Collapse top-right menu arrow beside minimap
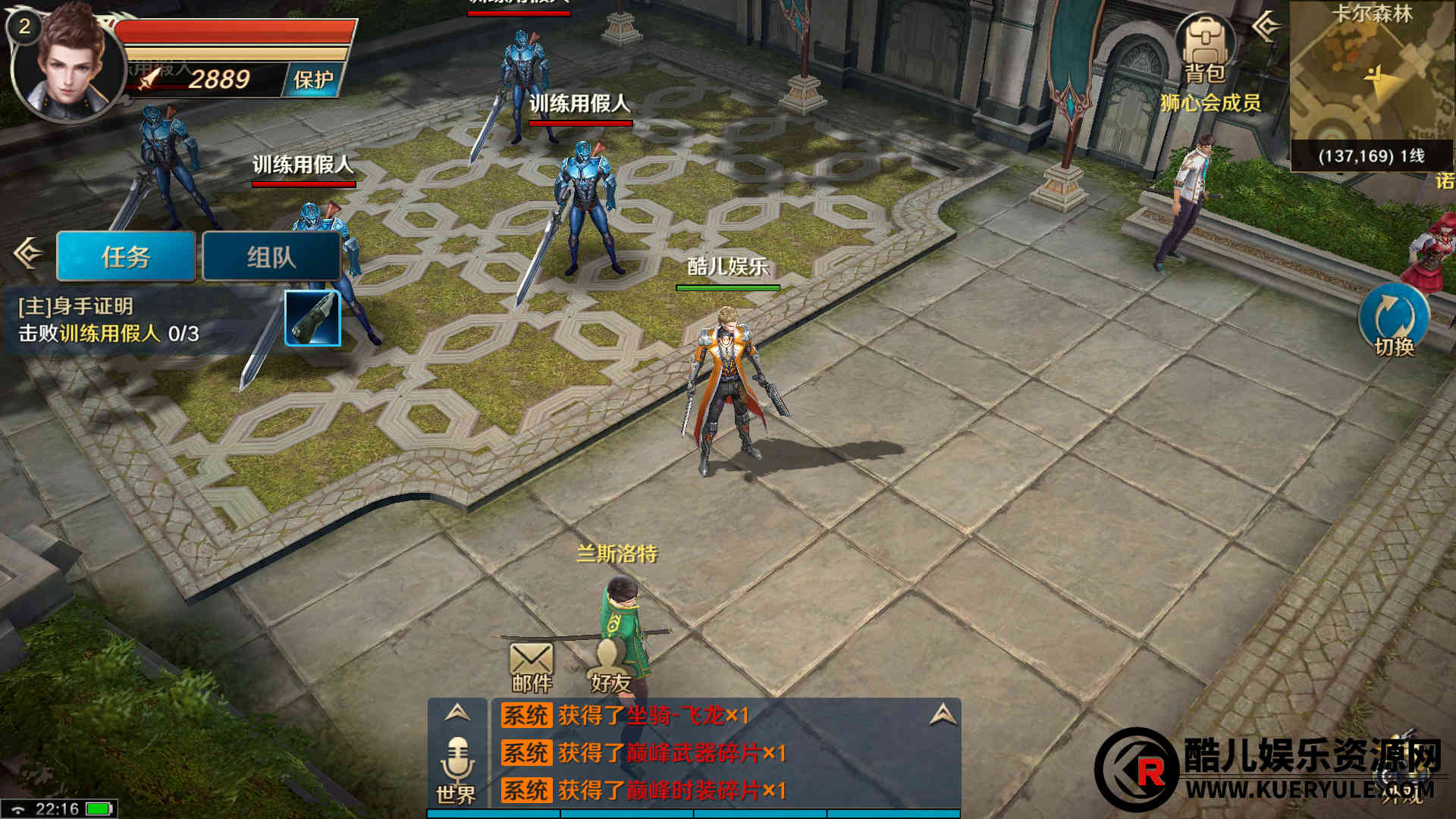Image resolution: width=1456 pixels, height=819 pixels. [1265, 27]
